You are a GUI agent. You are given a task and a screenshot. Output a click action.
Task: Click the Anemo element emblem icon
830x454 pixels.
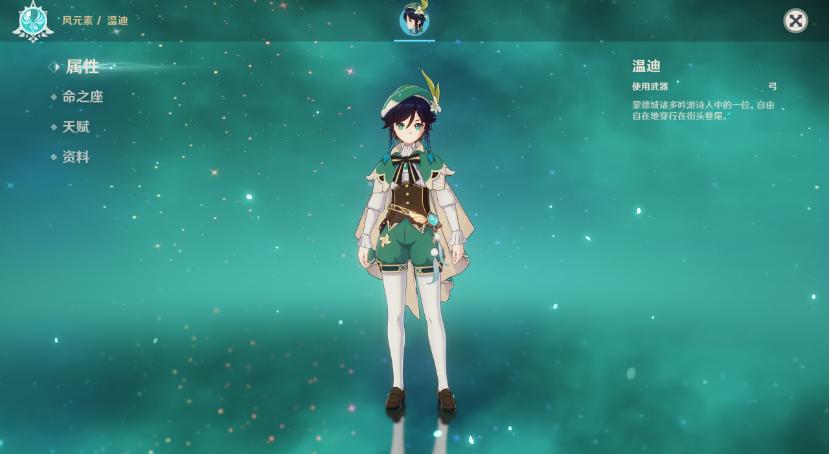coord(32,20)
